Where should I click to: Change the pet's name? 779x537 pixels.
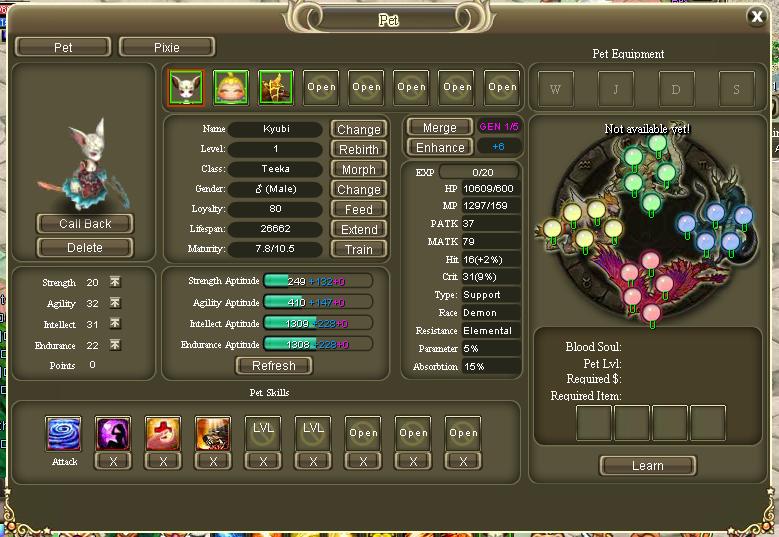[x=358, y=129]
